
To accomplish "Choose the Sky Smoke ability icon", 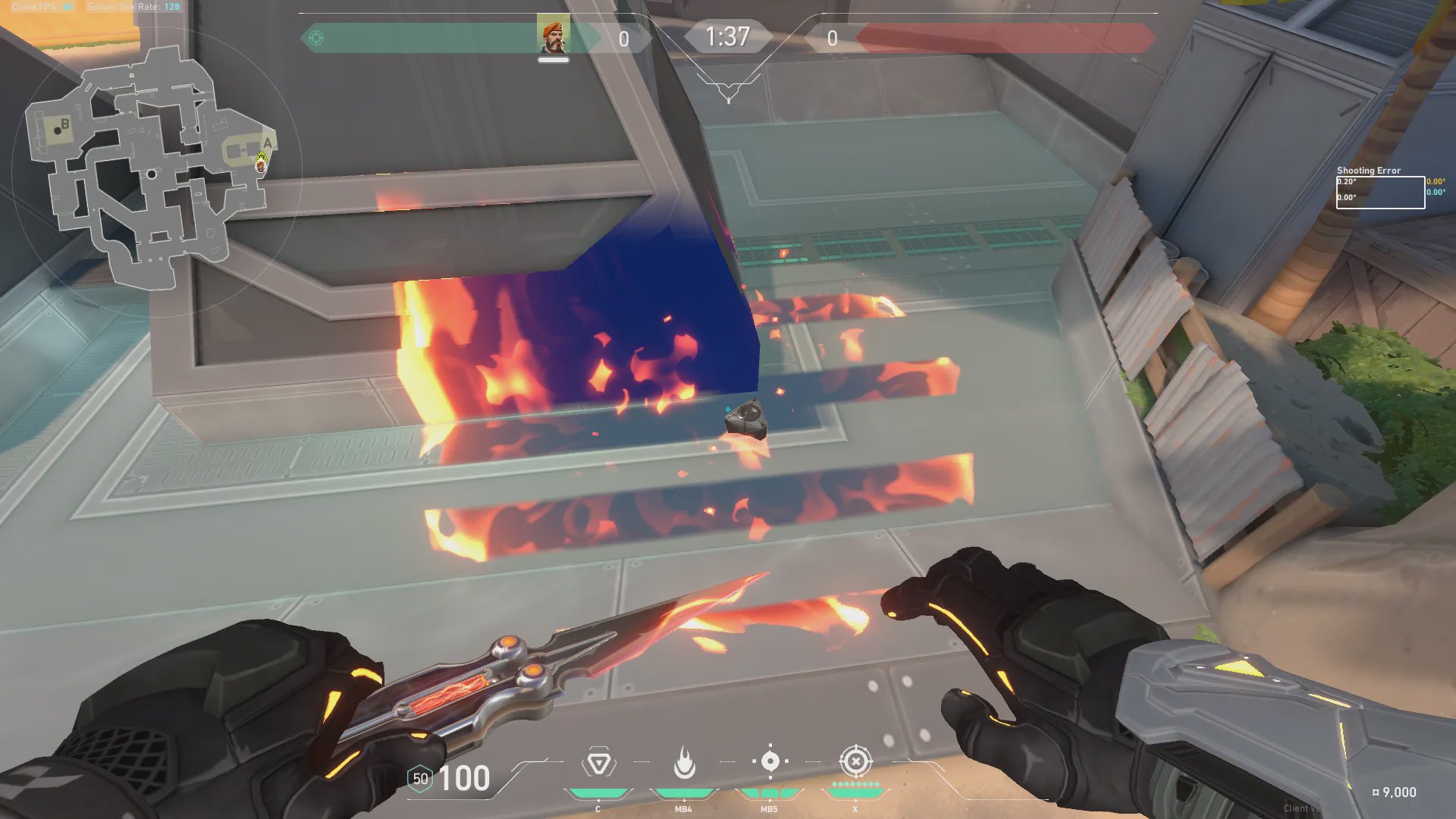I will click(x=770, y=761).
